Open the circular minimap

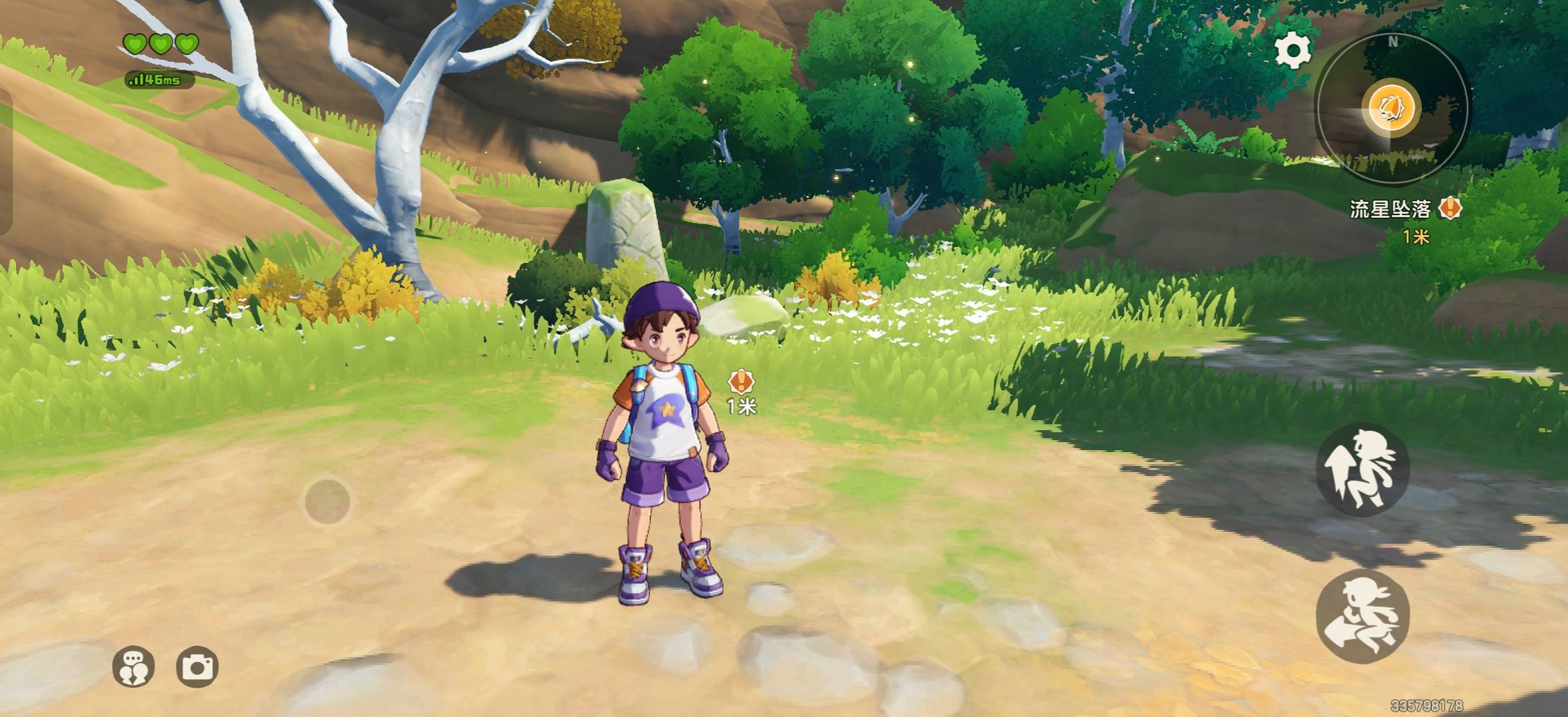tap(1393, 110)
